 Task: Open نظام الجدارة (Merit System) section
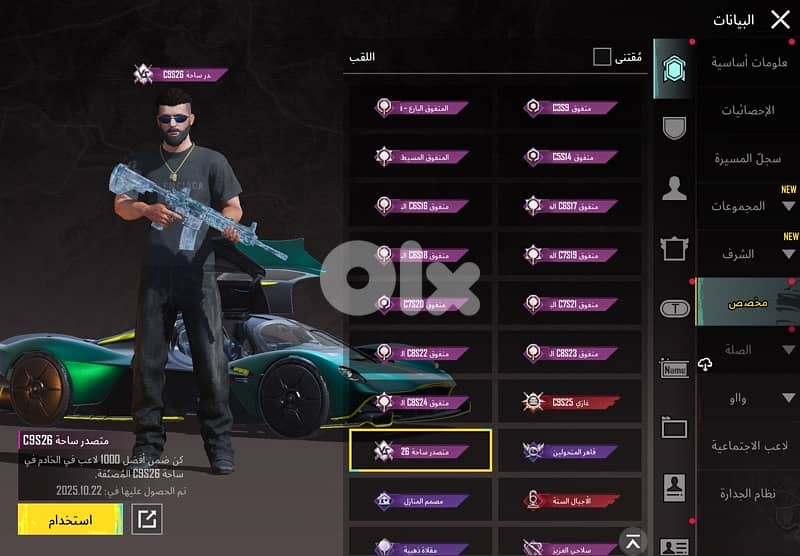click(x=747, y=494)
